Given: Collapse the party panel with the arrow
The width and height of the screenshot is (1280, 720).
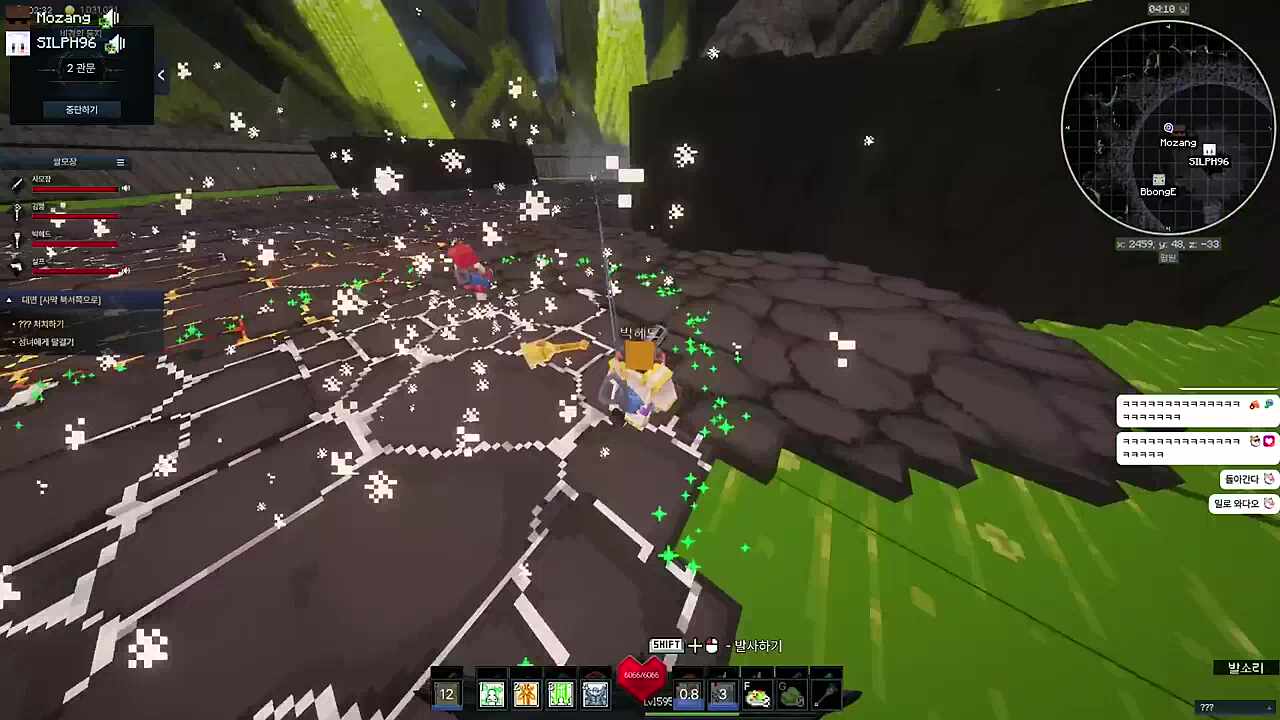Looking at the screenshot, I should coord(161,75).
